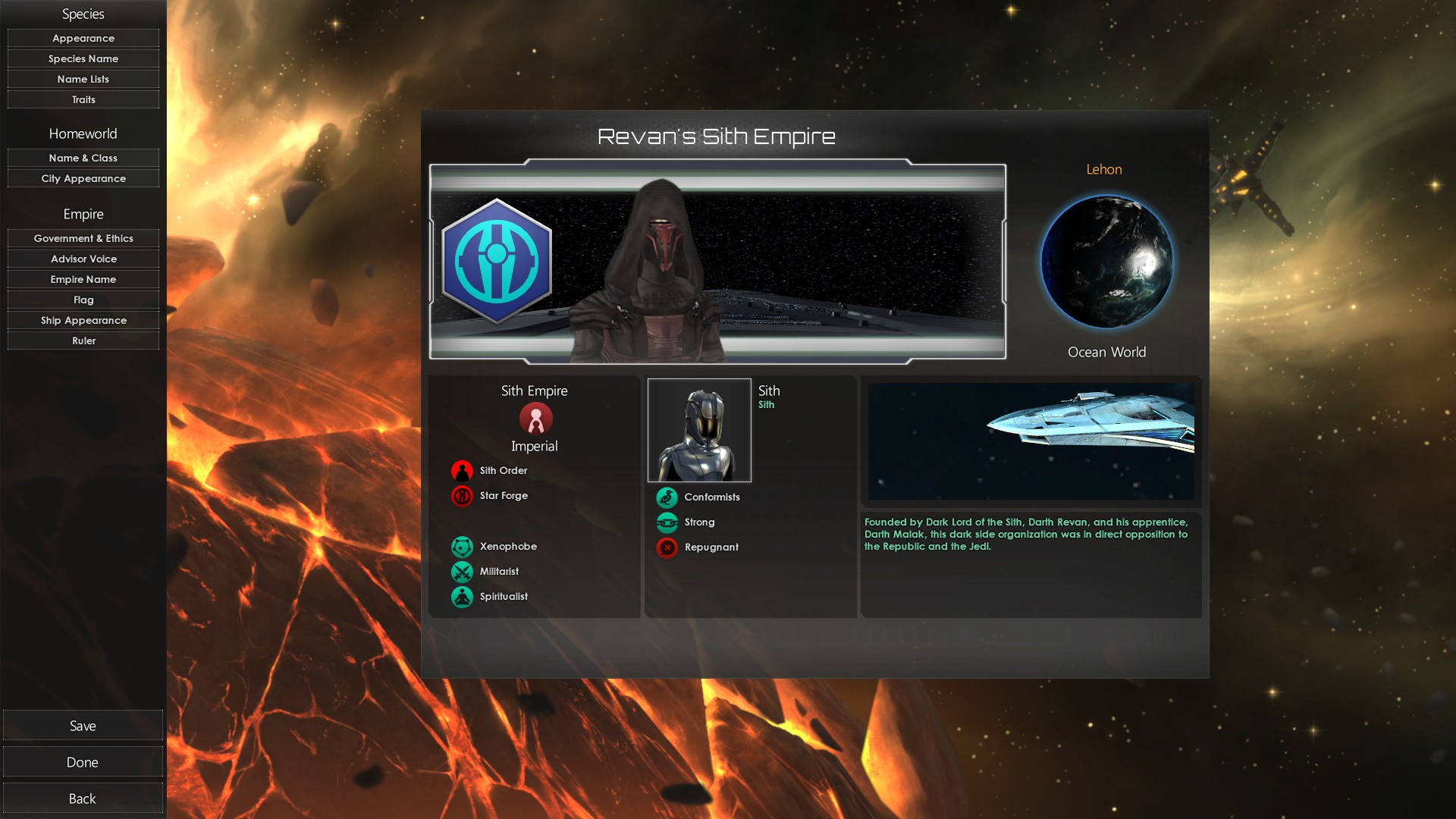Click Done to finish empire creation

pyautogui.click(x=83, y=762)
